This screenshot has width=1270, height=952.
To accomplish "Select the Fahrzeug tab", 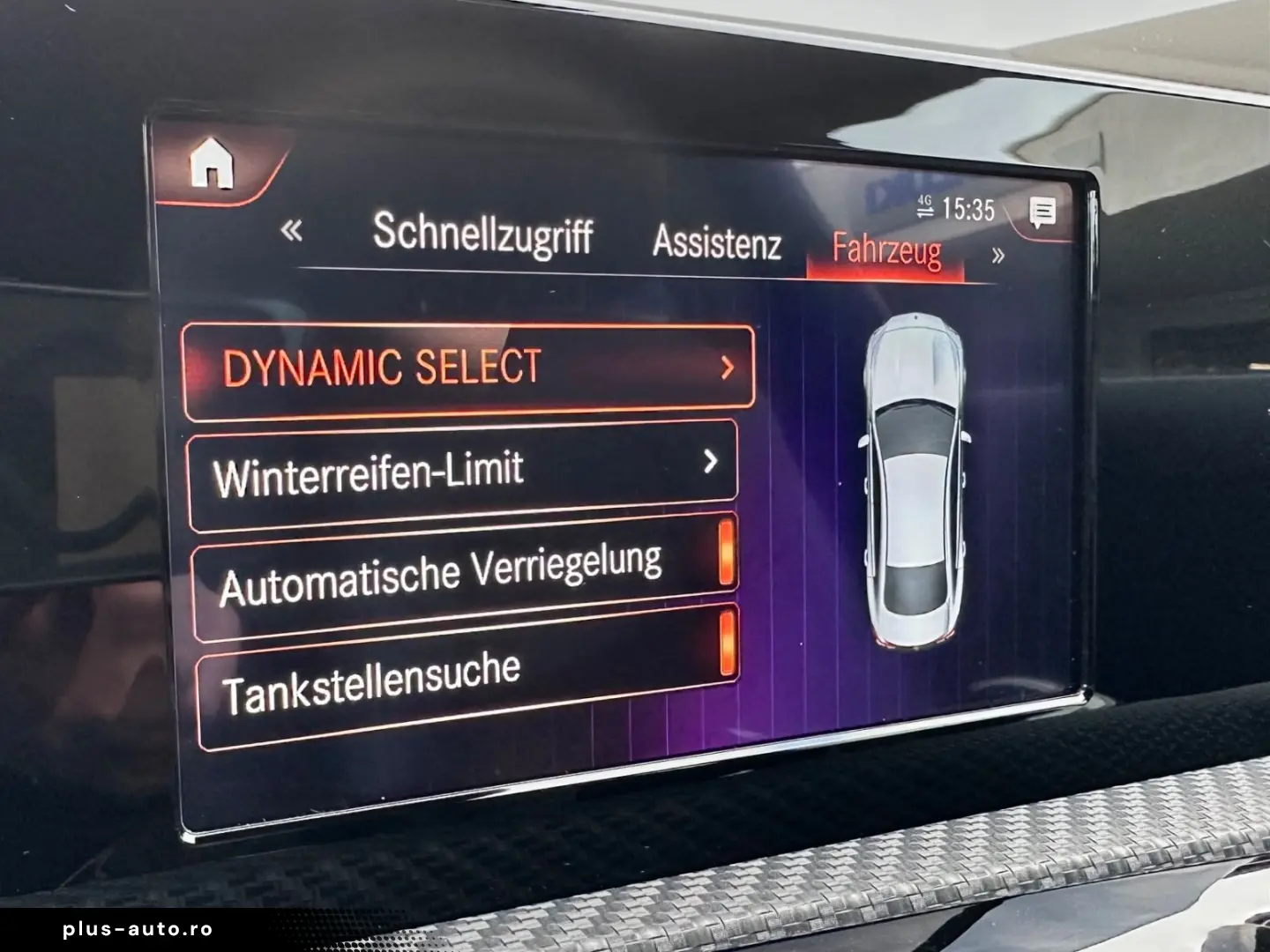I will (887, 250).
